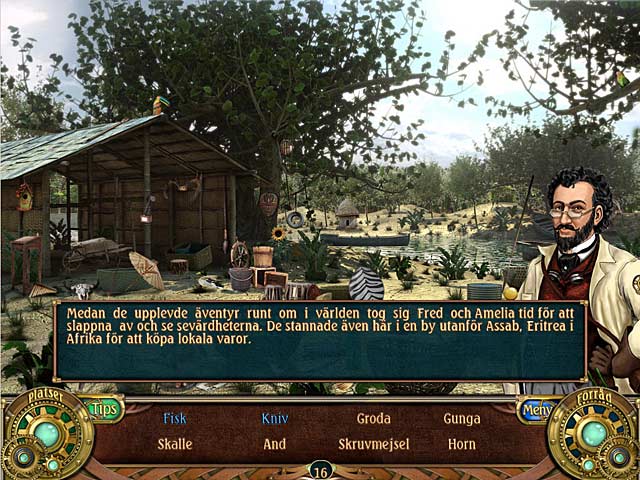
Task: Choose Groda in the object list
Action: point(373,419)
